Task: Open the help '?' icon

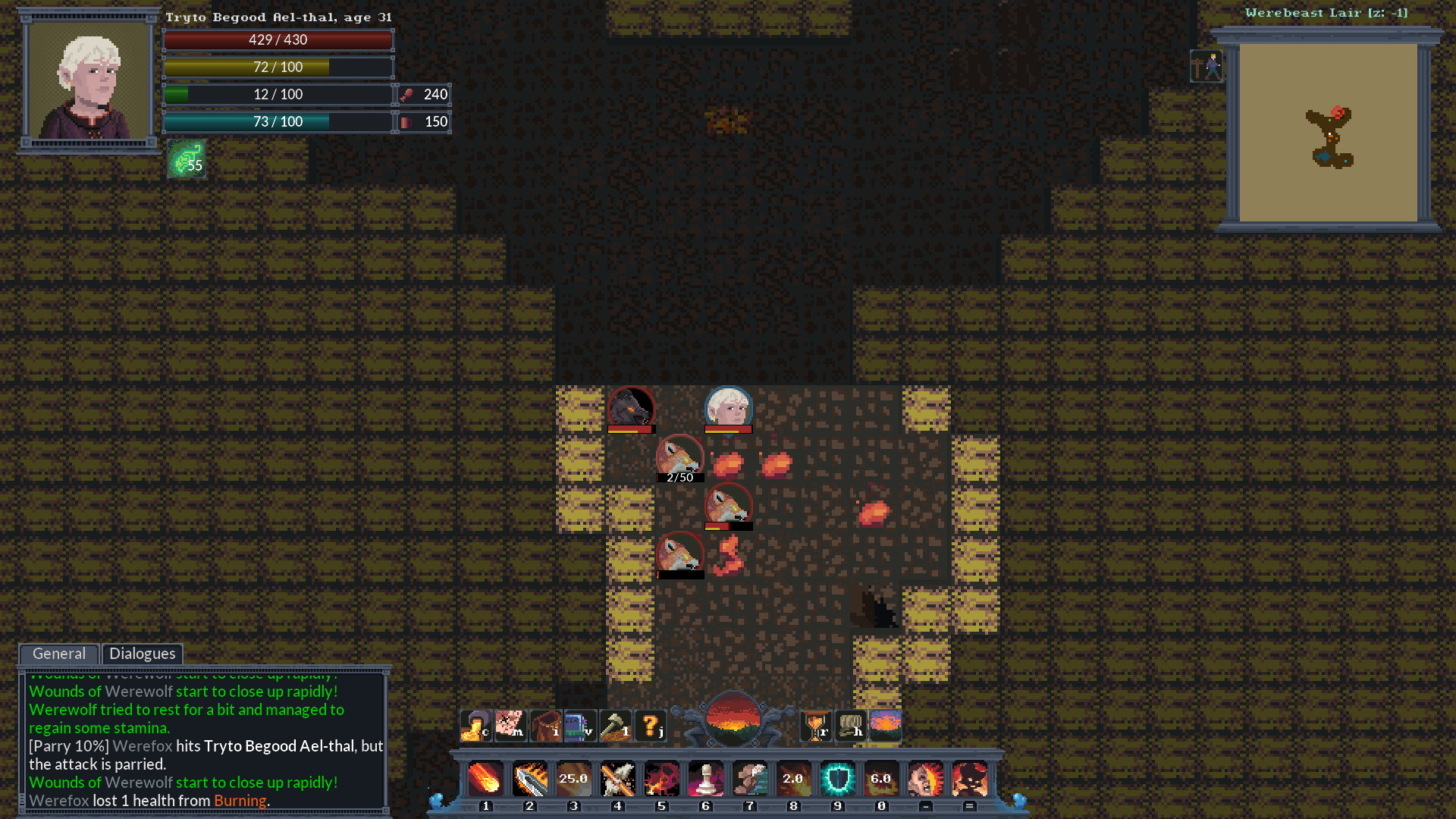Action: [x=650, y=724]
